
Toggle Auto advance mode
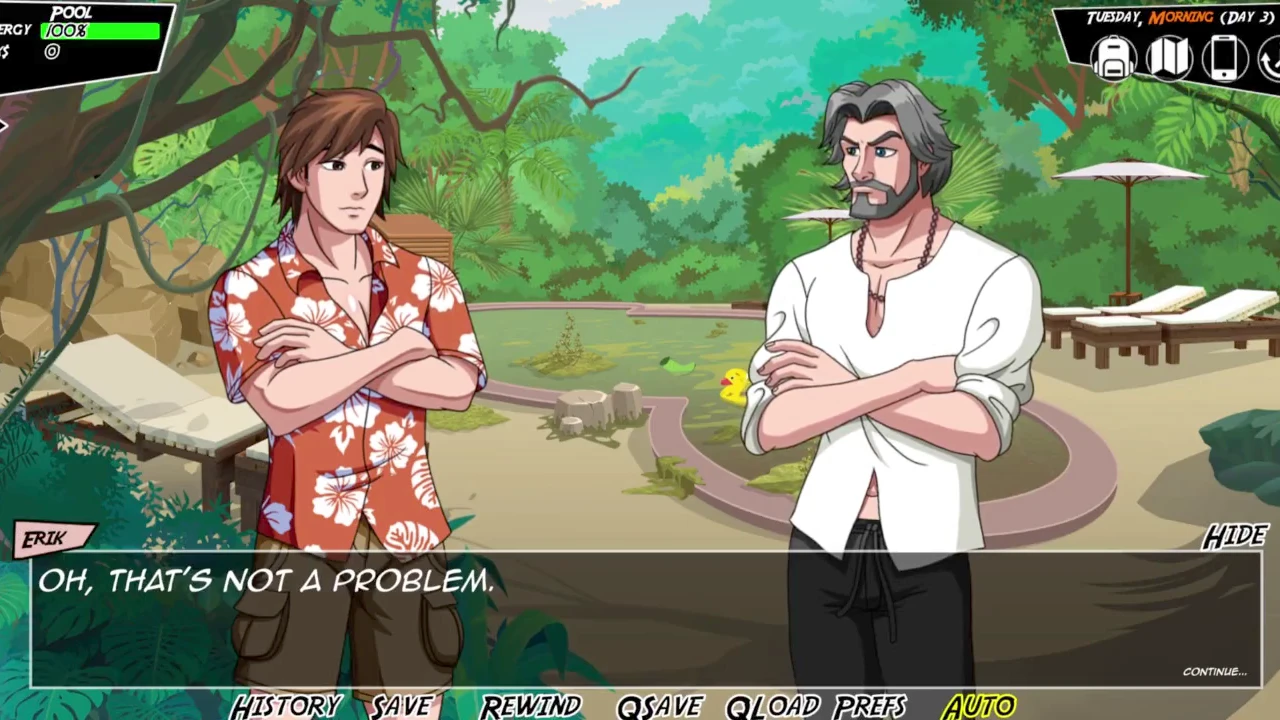(979, 706)
